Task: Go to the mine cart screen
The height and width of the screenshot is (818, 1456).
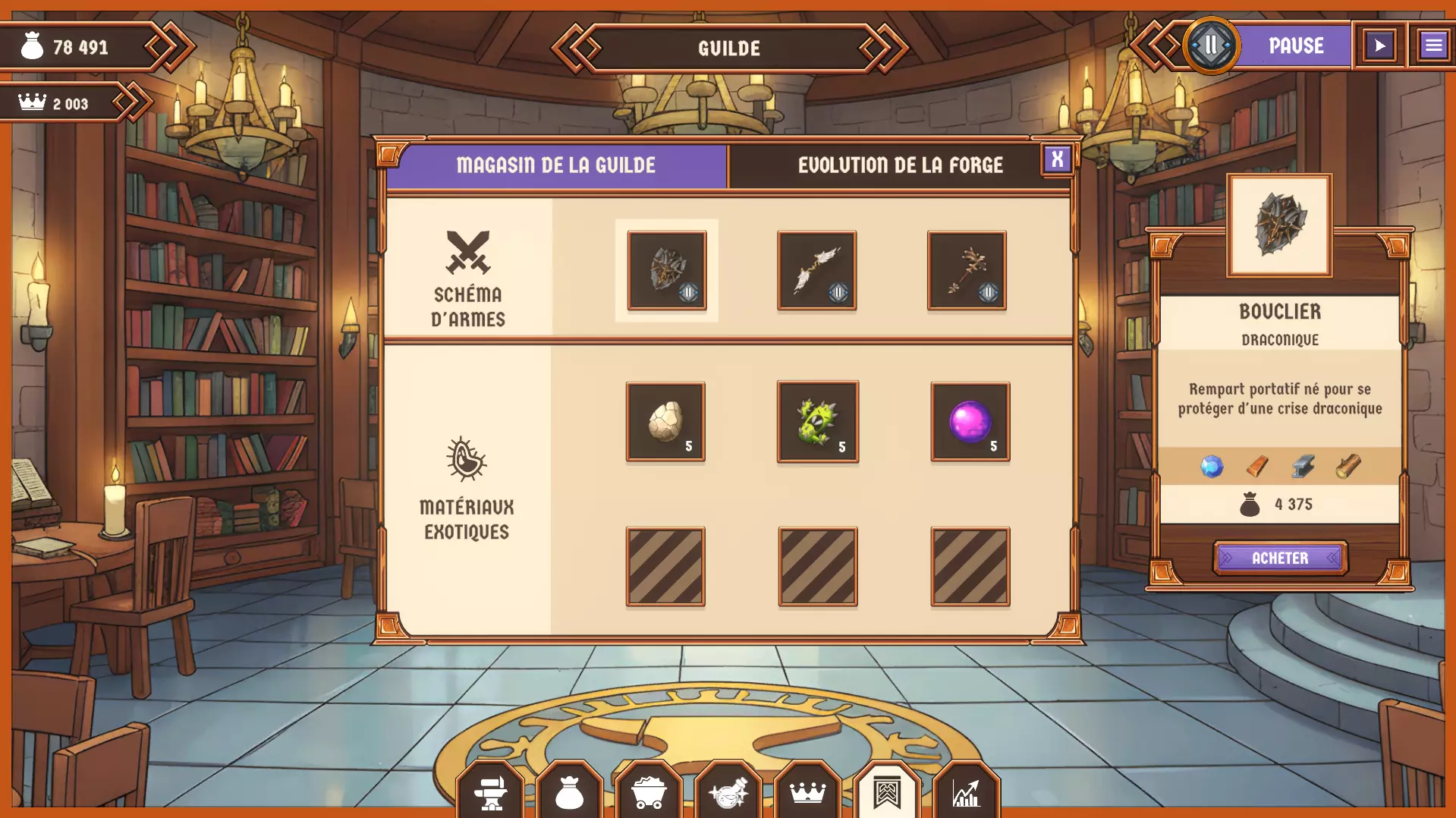Action: click(x=649, y=793)
